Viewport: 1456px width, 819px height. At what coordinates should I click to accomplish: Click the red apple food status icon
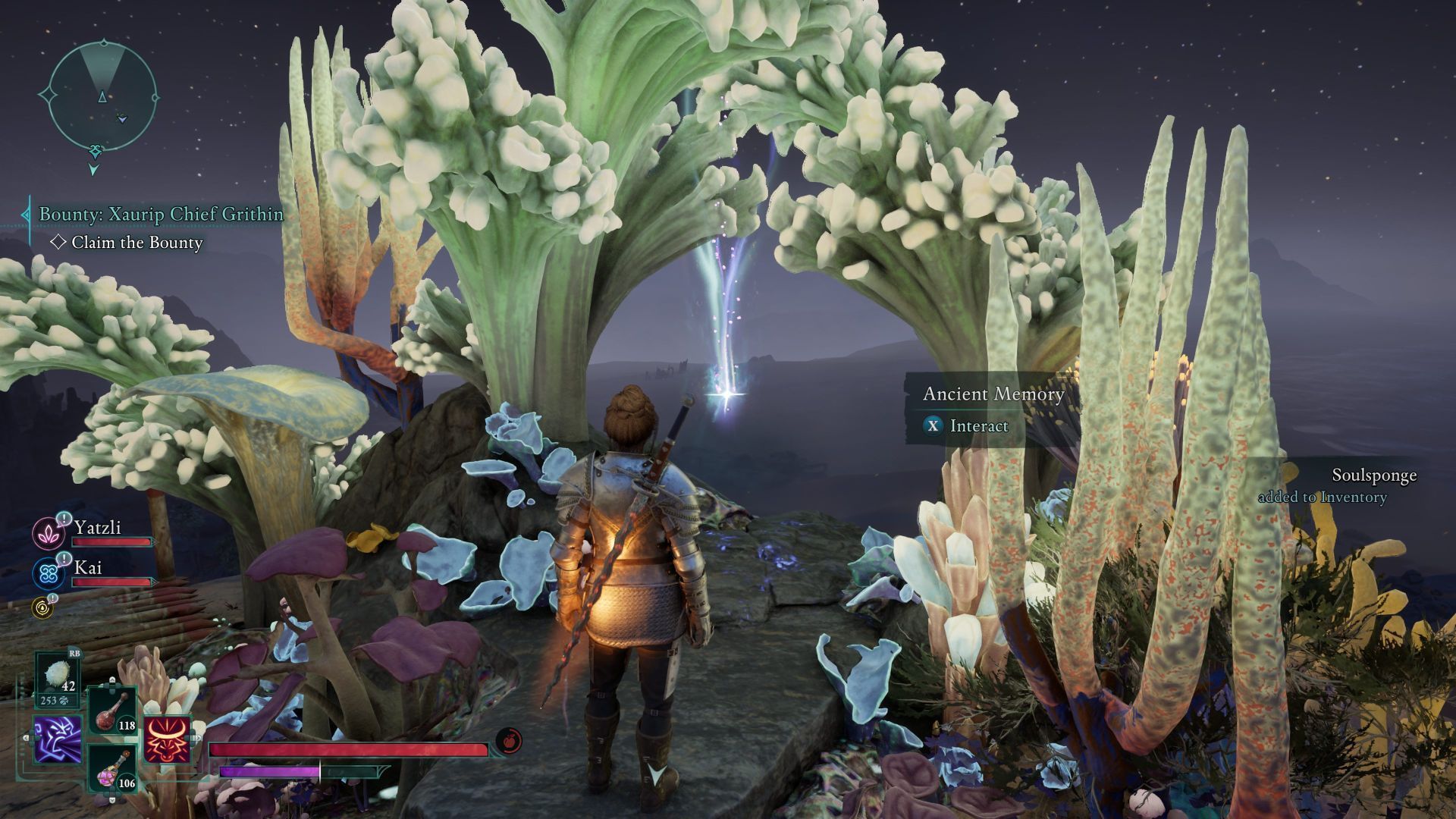click(508, 740)
